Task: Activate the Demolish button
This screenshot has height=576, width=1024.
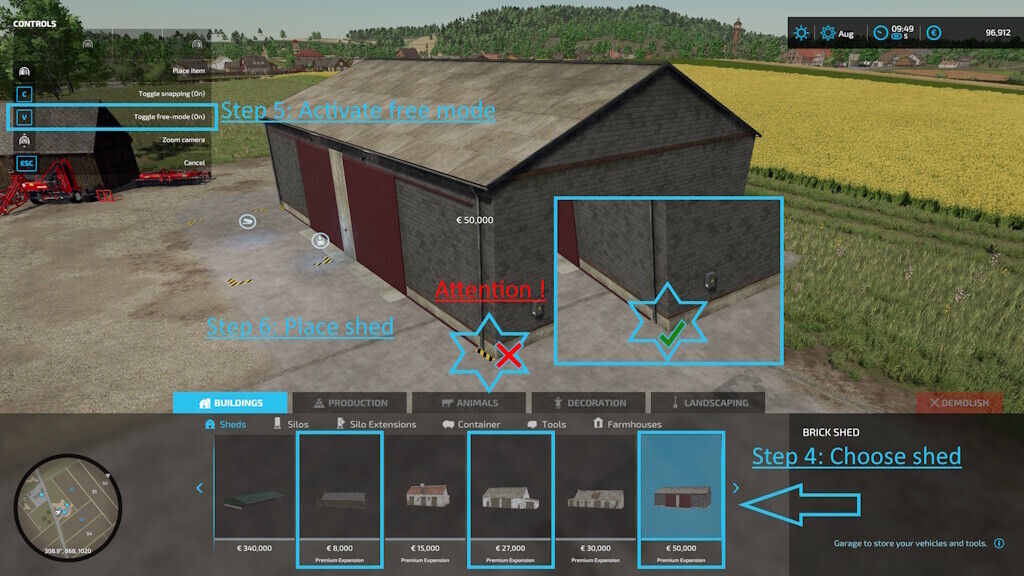Action: point(960,403)
